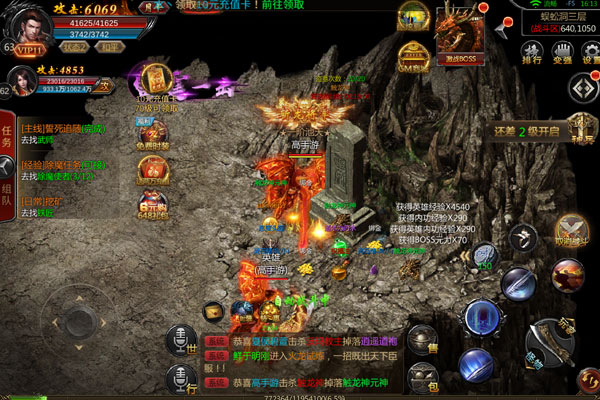Select the female hero portrait
The height and width of the screenshot is (400, 600).
(24, 84)
